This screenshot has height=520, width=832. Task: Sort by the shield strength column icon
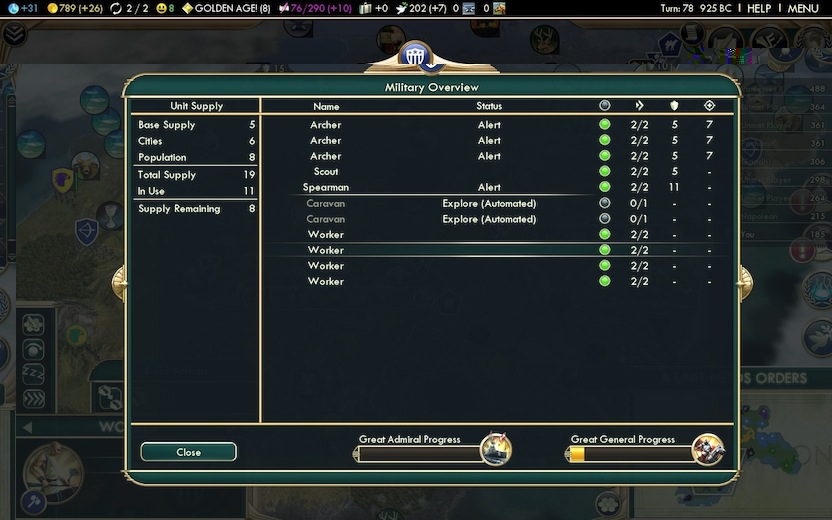[x=674, y=106]
